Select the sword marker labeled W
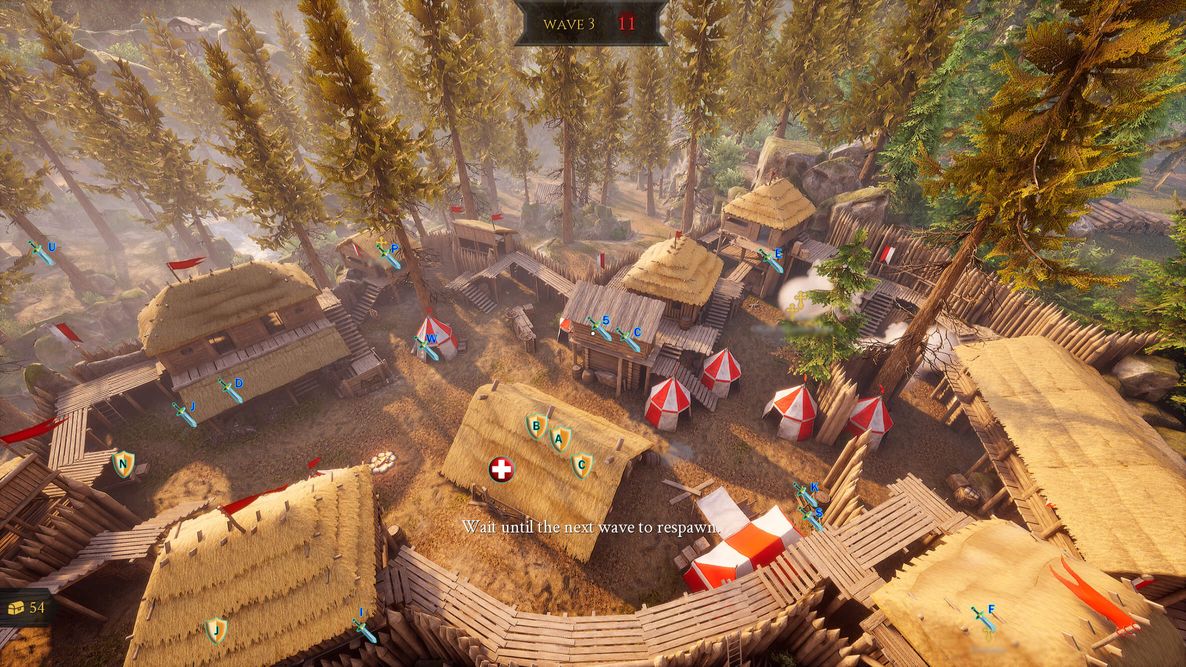This screenshot has width=1186, height=667. (427, 346)
